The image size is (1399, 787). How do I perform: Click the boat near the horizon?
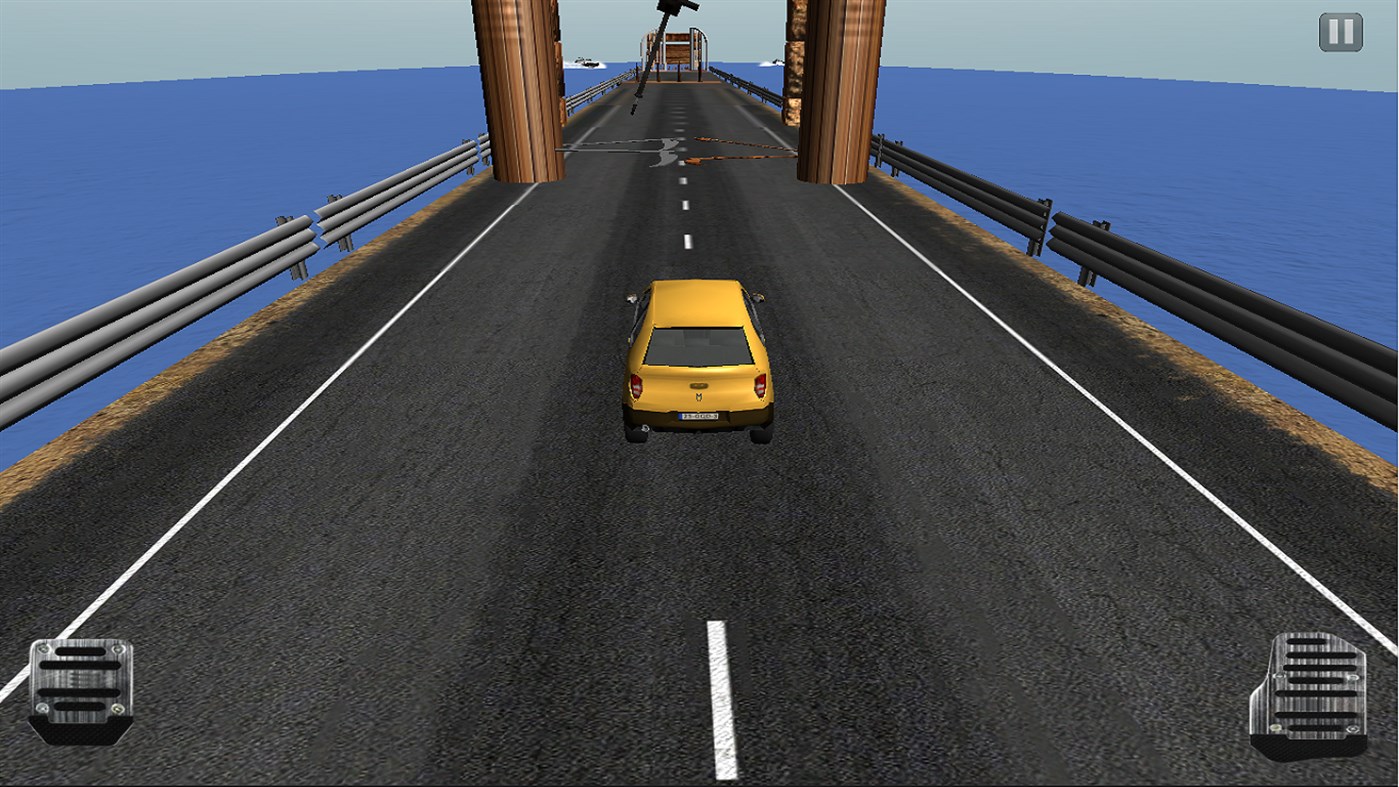point(585,62)
